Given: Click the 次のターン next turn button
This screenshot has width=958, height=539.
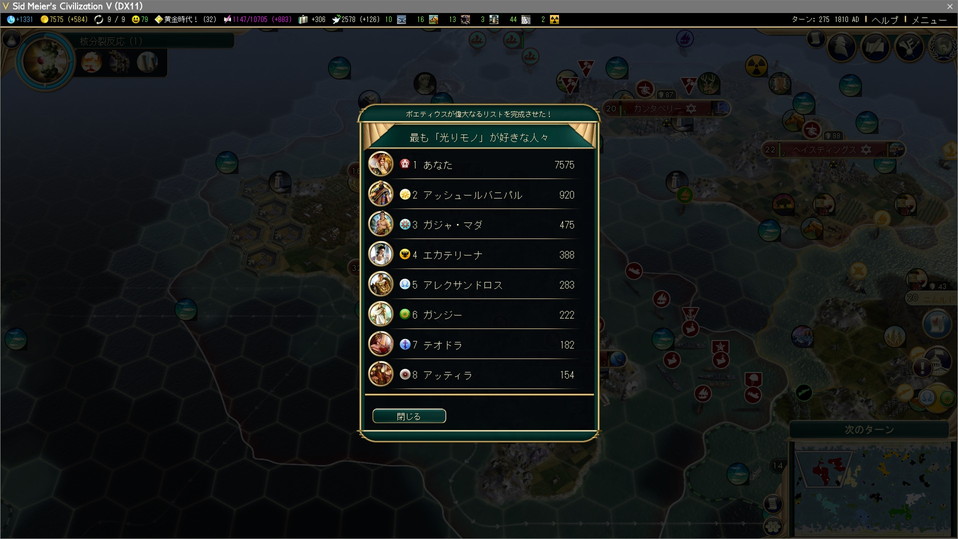Looking at the screenshot, I should click(868, 429).
